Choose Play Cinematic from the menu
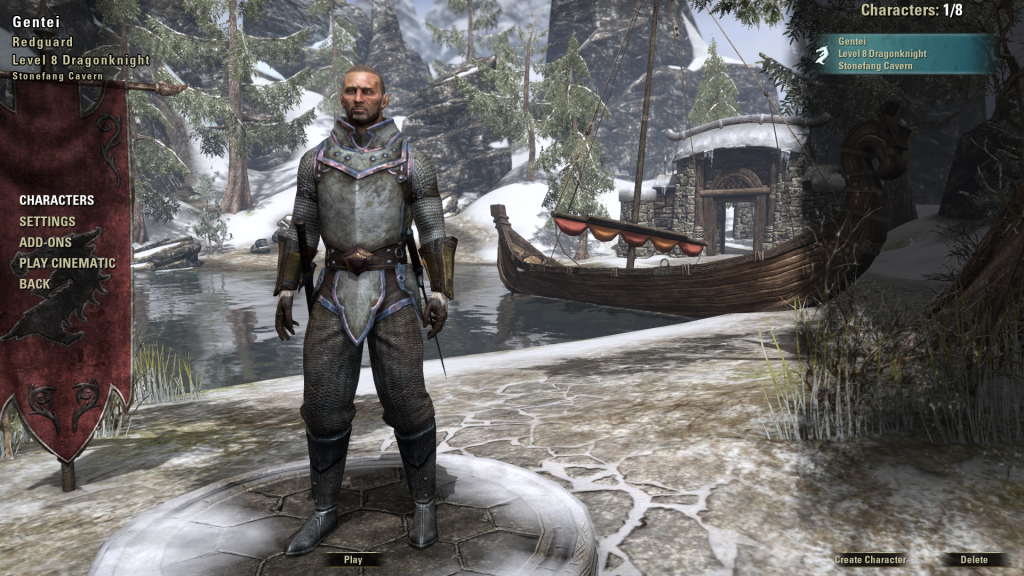Image resolution: width=1024 pixels, height=576 pixels. pyautogui.click(x=67, y=263)
